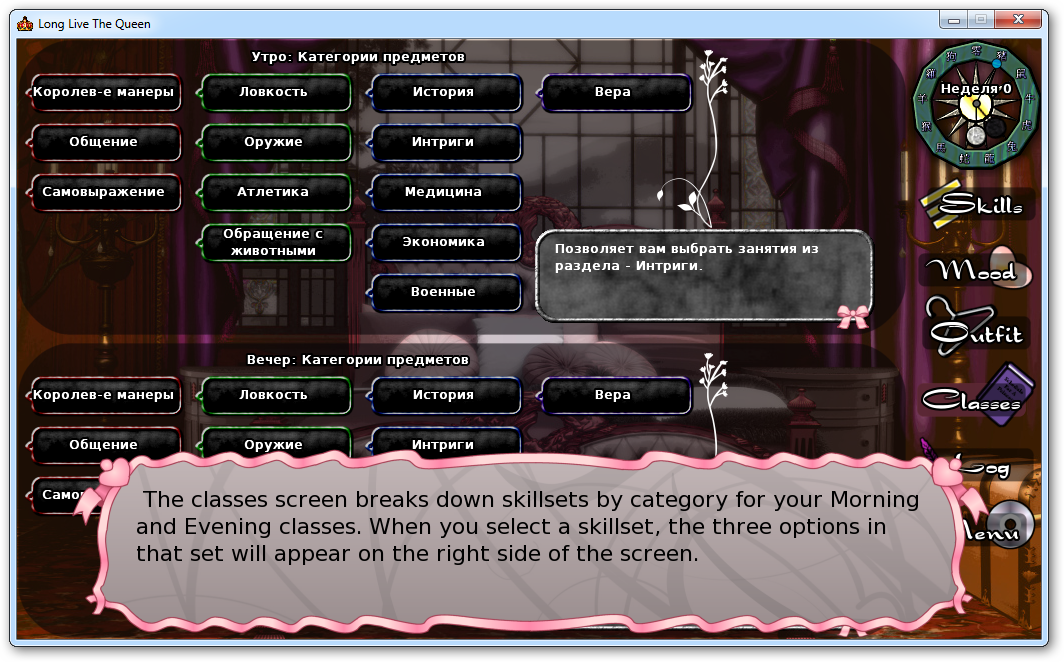The image size is (1064, 662).
Task: Select История under morning categories
Action: [444, 92]
